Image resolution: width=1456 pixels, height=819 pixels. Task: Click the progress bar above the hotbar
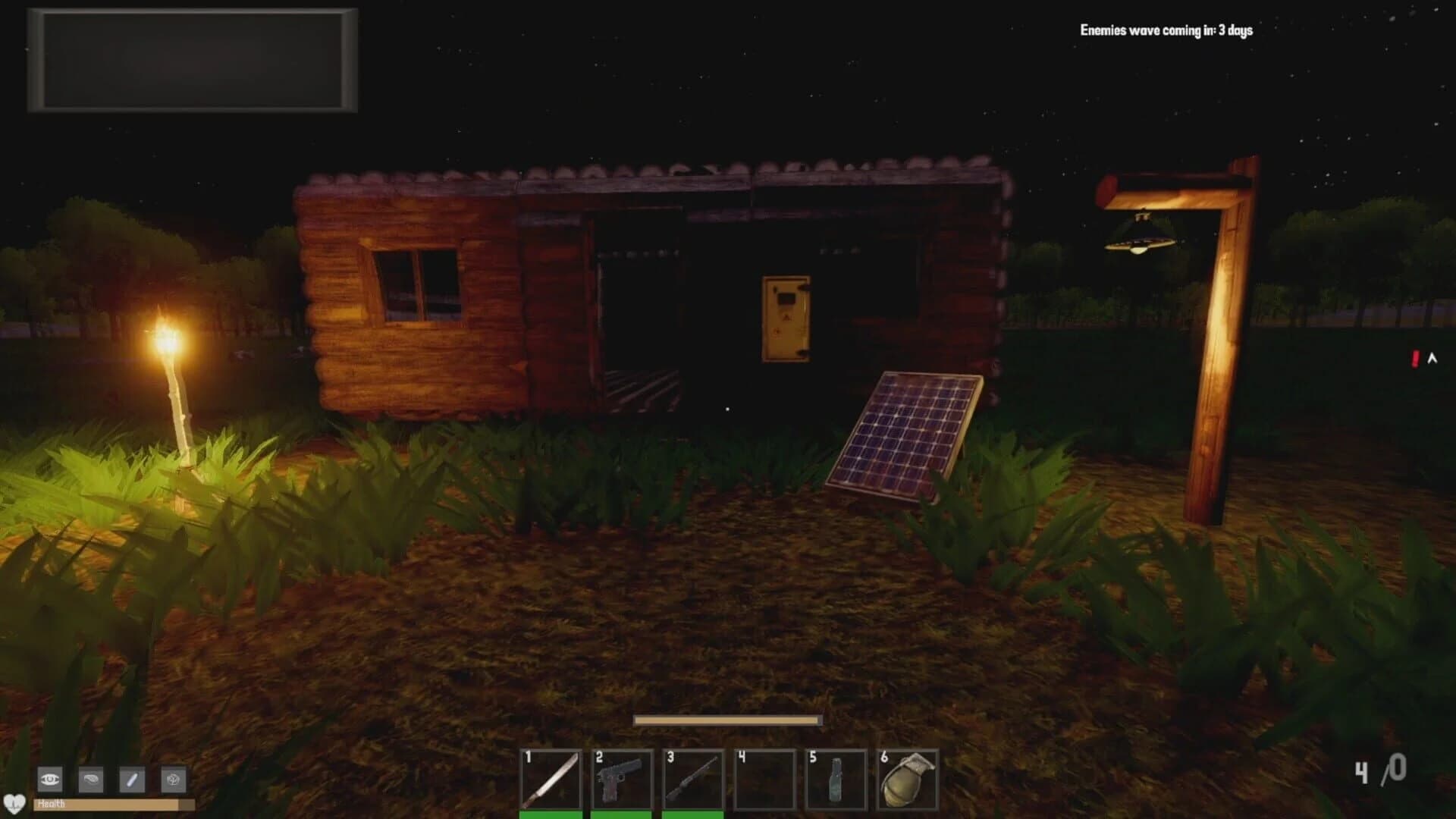click(728, 717)
